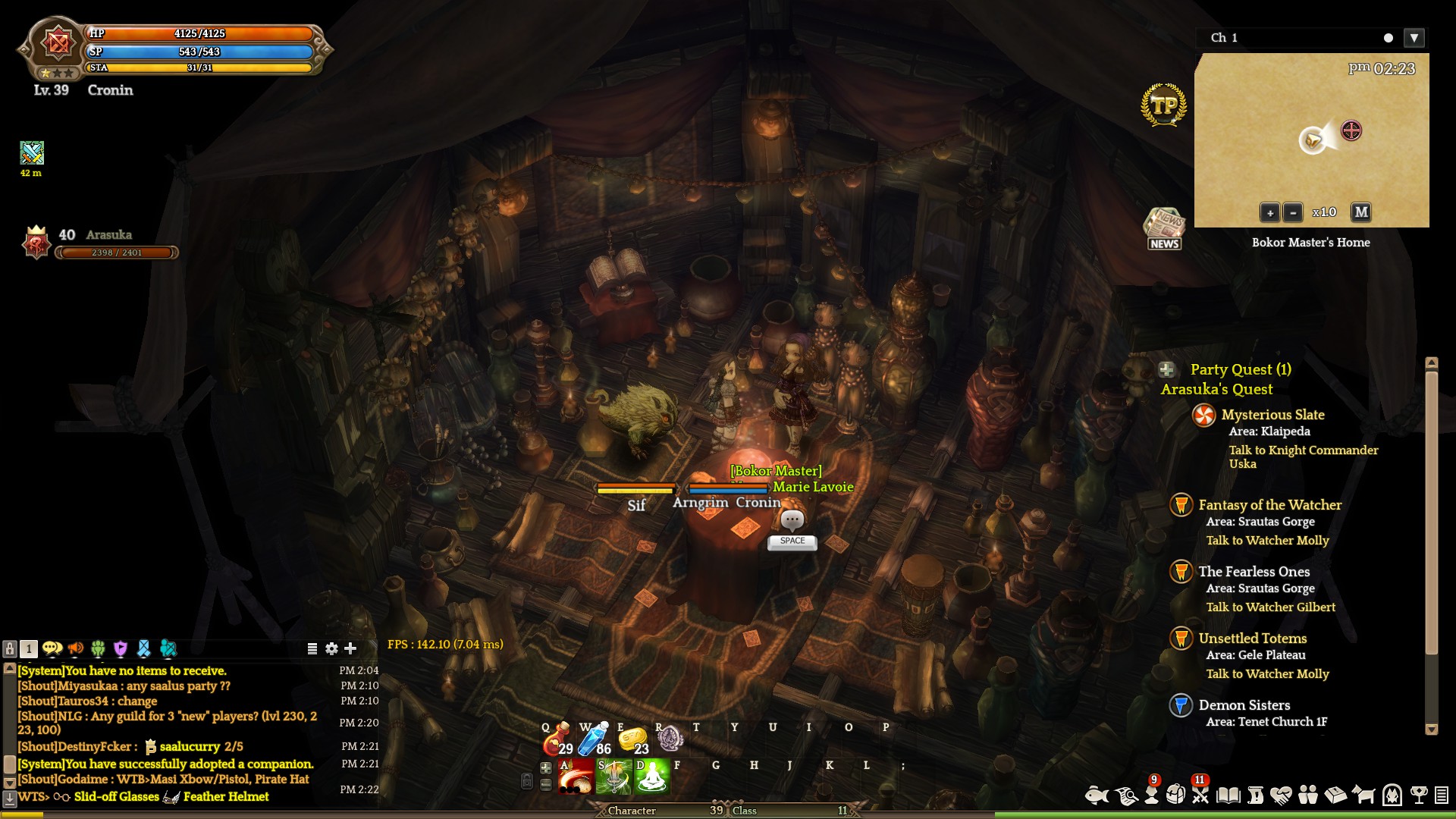Image resolution: width=1456 pixels, height=819 pixels.
Task: Open the NEWS panel
Action: 1164,229
